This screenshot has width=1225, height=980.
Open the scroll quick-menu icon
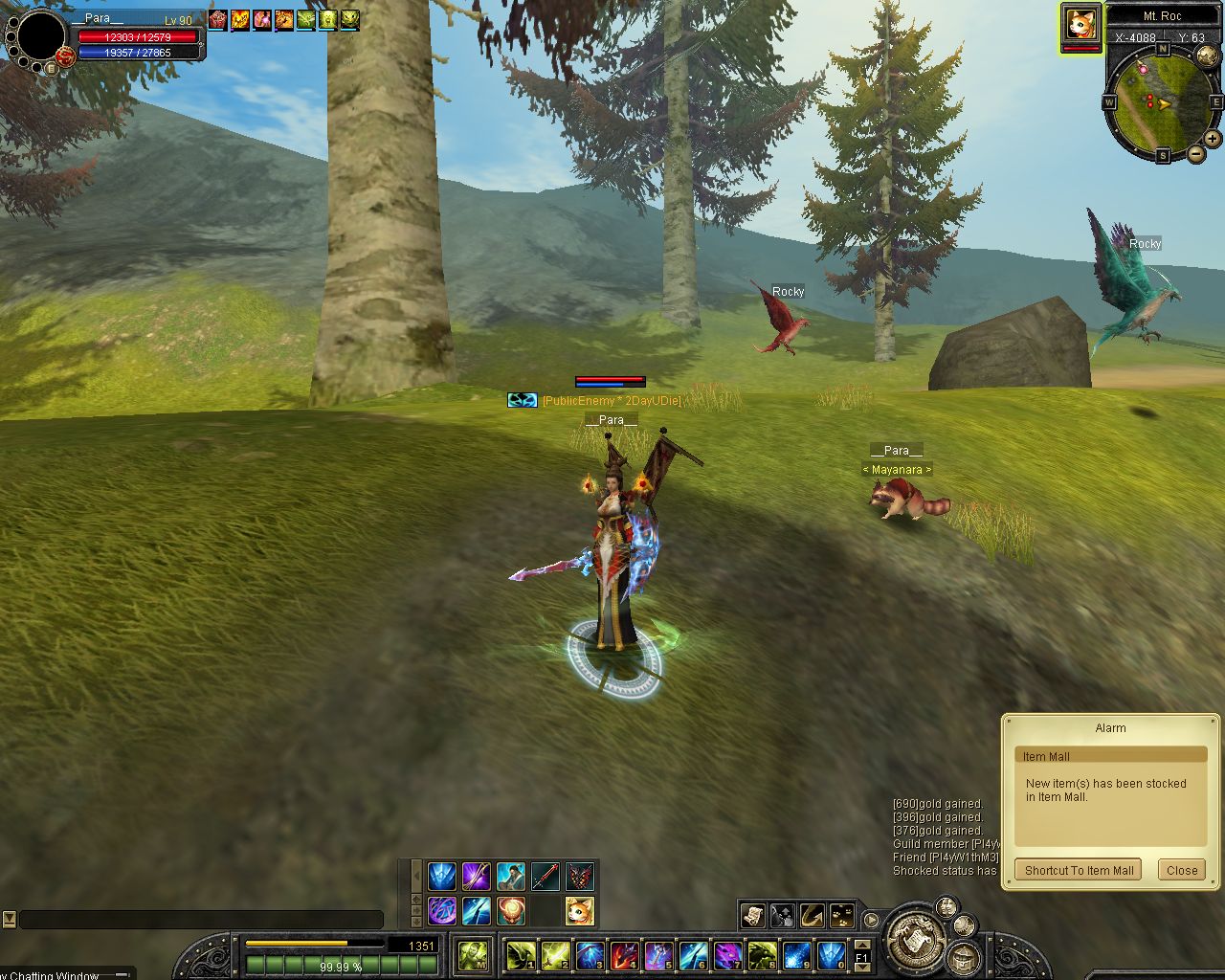pos(752,916)
